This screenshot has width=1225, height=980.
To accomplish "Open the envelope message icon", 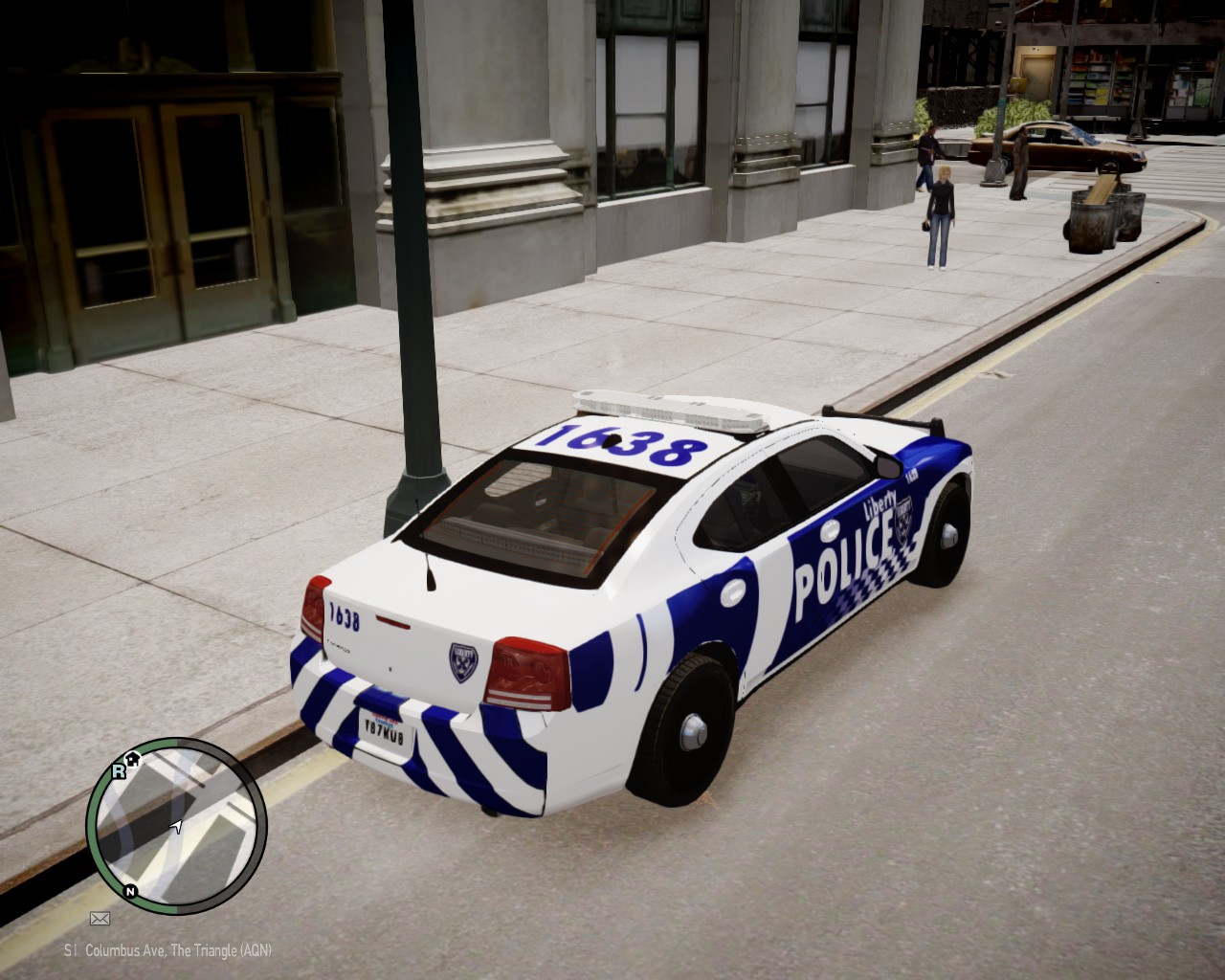I will pyautogui.click(x=100, y=919).
